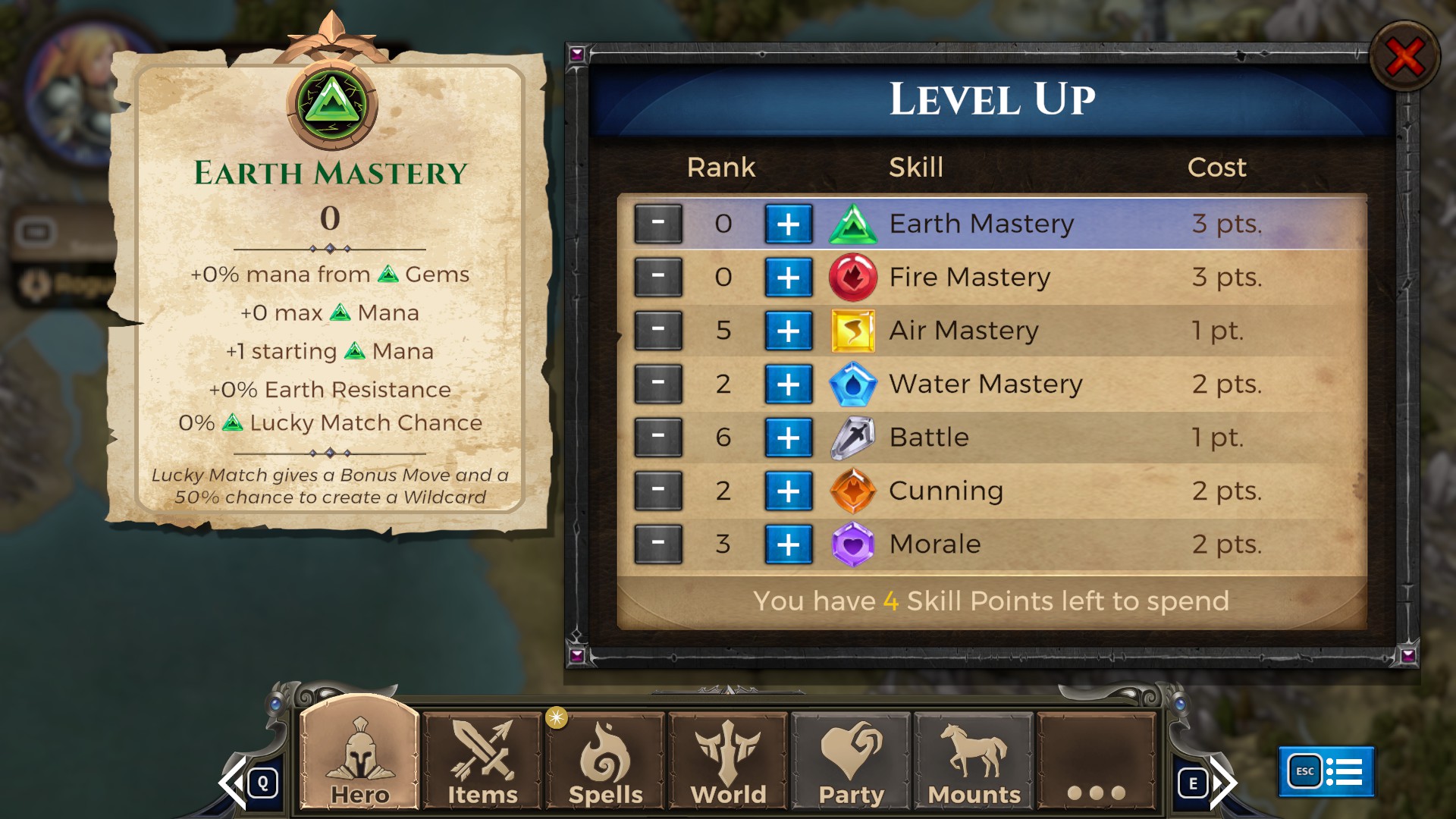Increase Water Mastery rank

coord(789,384)
